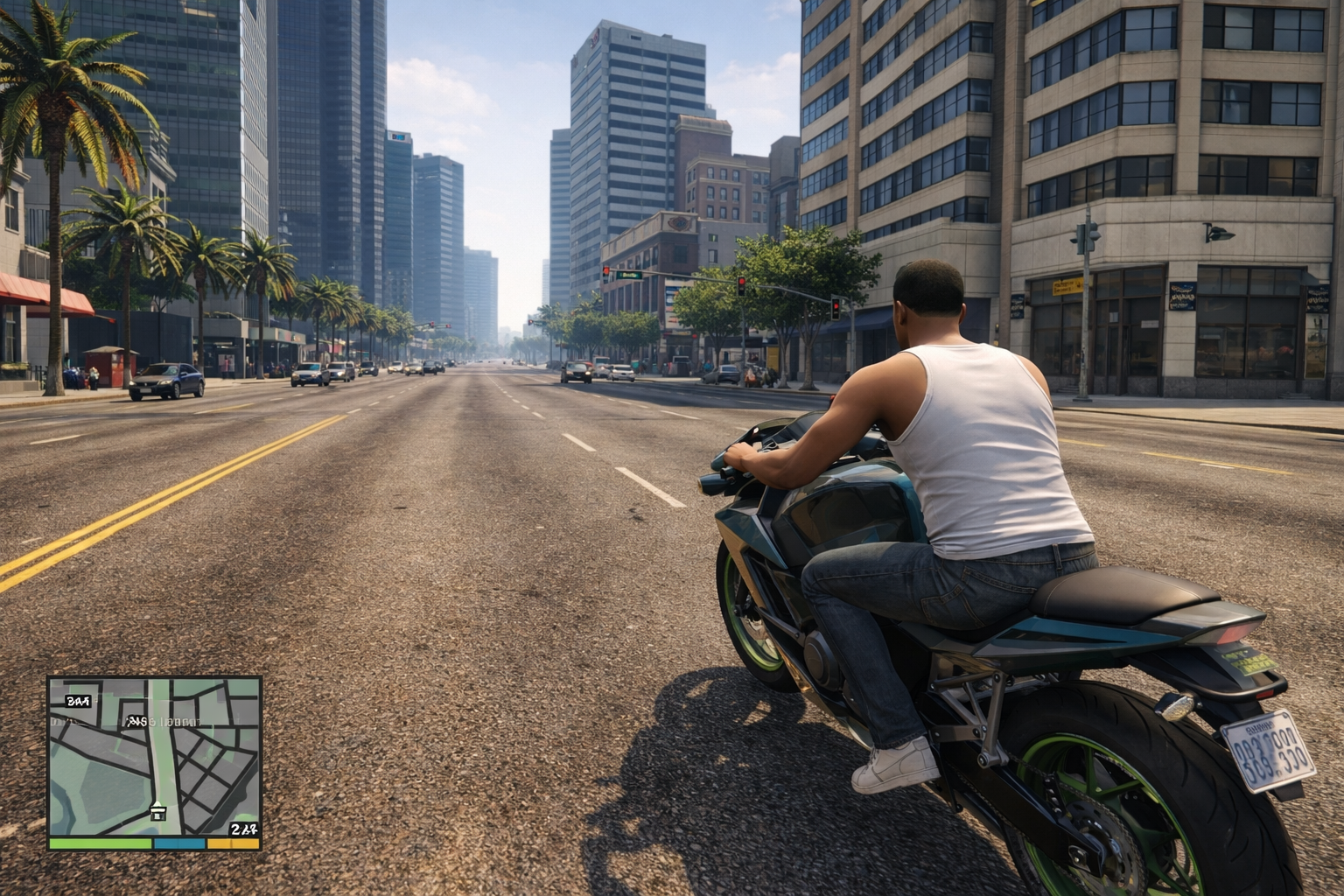
Task: Select the red traffic light above the intersection
Action: [741, 282]
